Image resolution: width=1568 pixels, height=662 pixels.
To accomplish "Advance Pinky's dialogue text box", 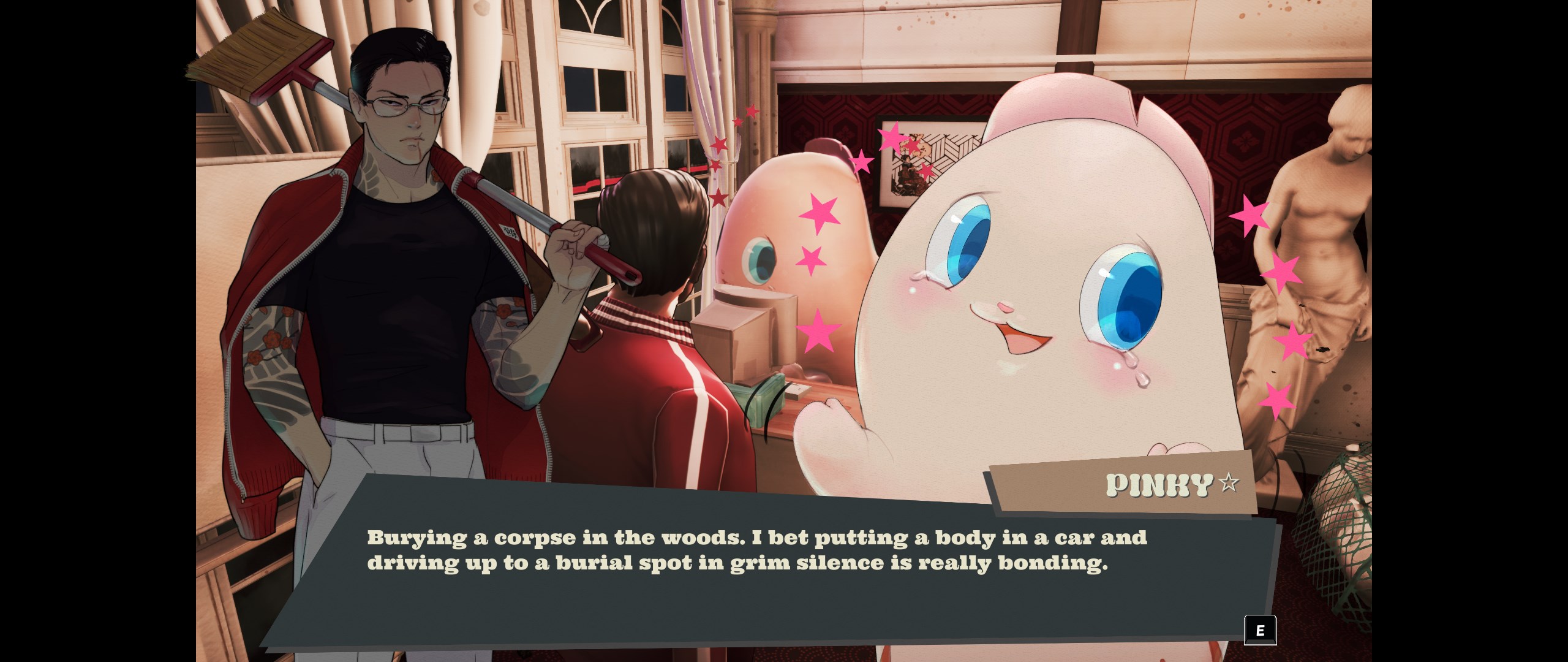I will 1260,630.
